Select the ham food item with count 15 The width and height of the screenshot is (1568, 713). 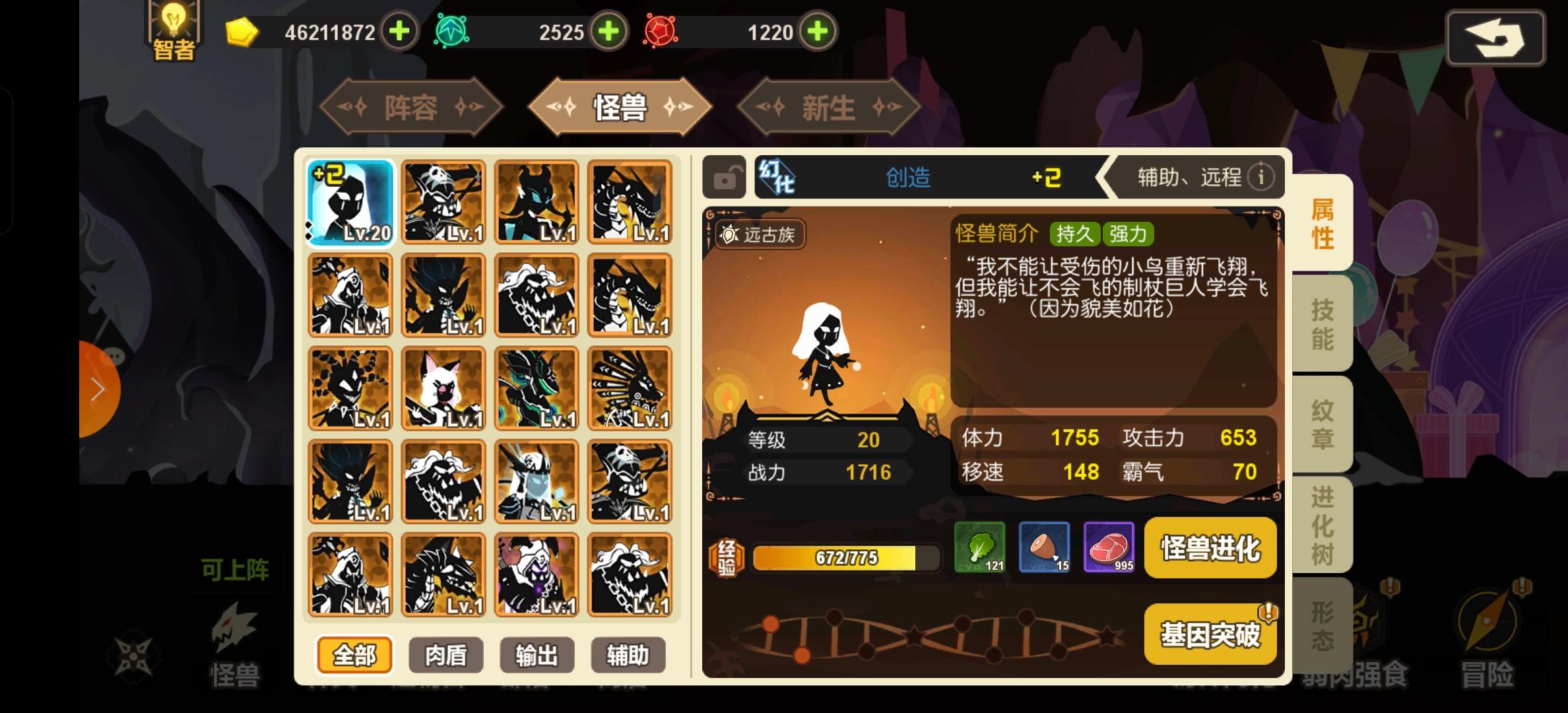click(x=1045, y=548)
